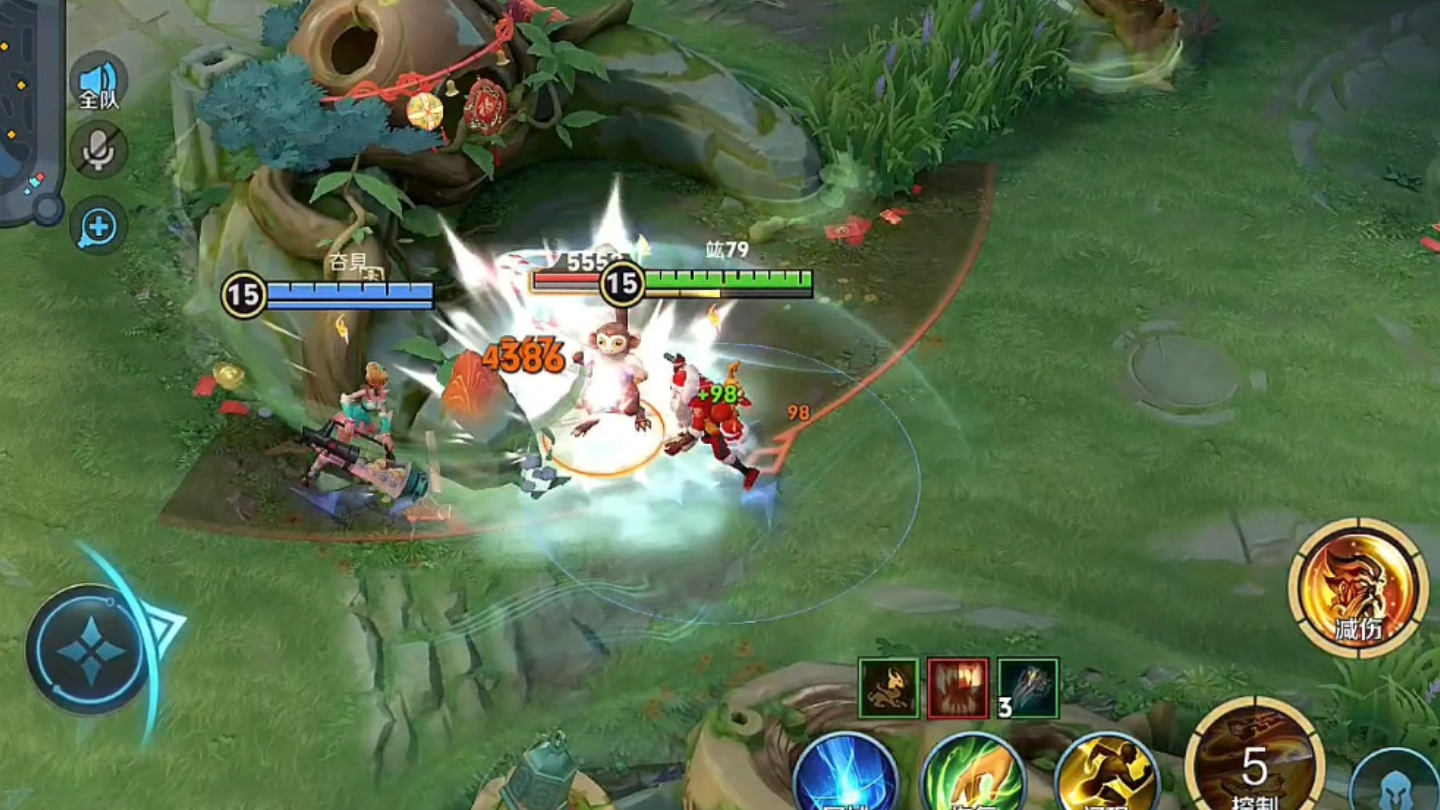Activate the 减伤 damage reduction skill

[1357, 588]
